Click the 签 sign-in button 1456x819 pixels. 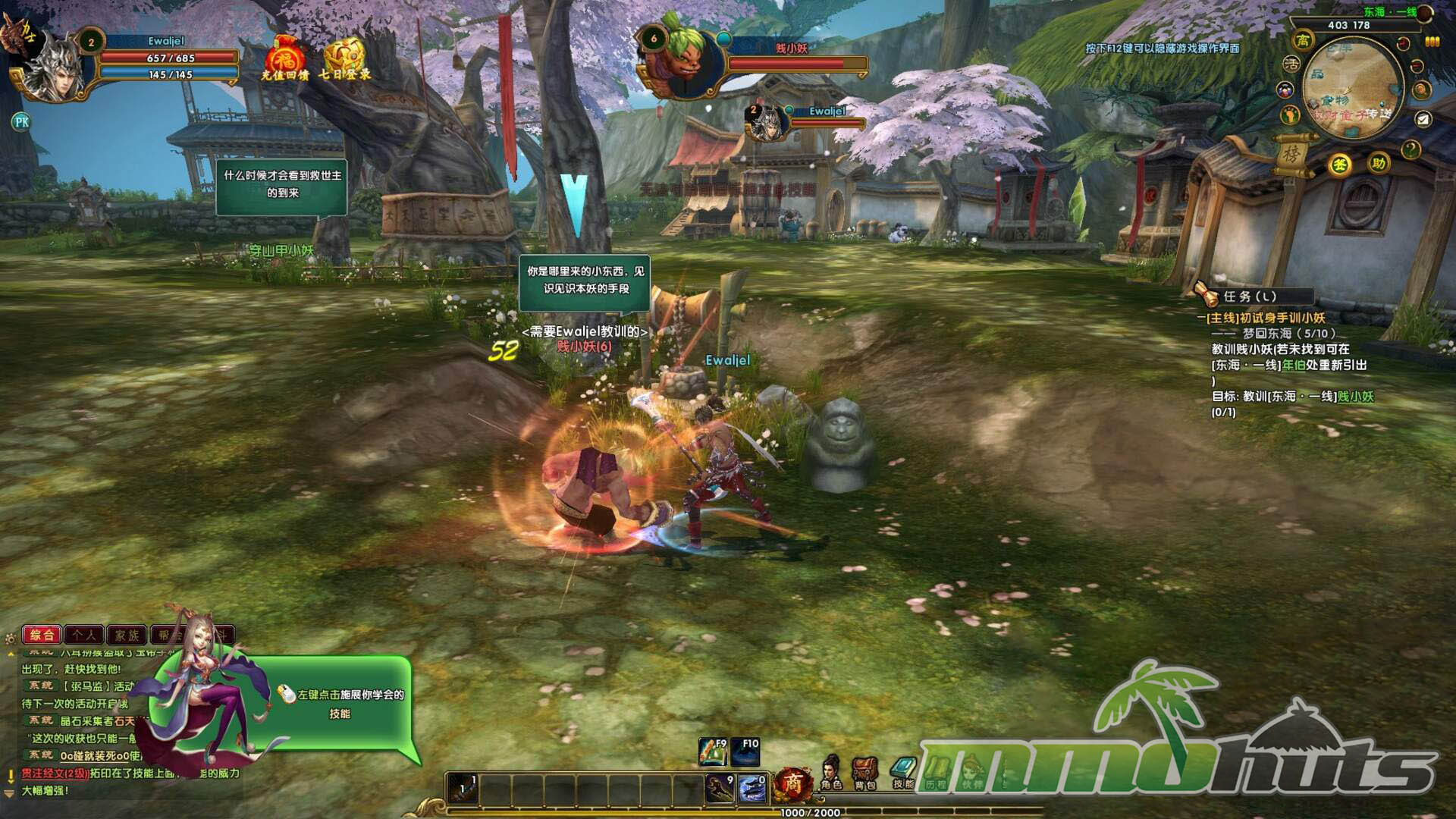[1340, 165]
